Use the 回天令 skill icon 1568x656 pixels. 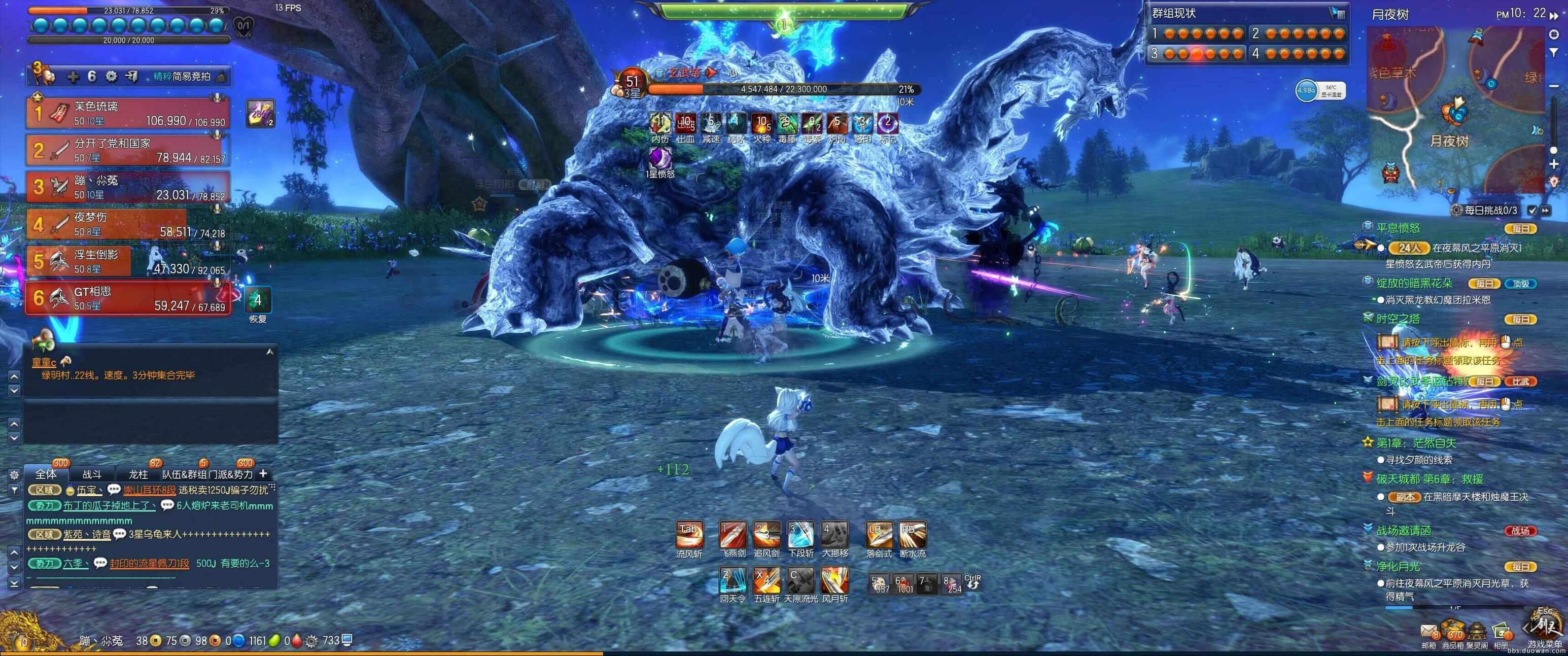tap(733, 581)
